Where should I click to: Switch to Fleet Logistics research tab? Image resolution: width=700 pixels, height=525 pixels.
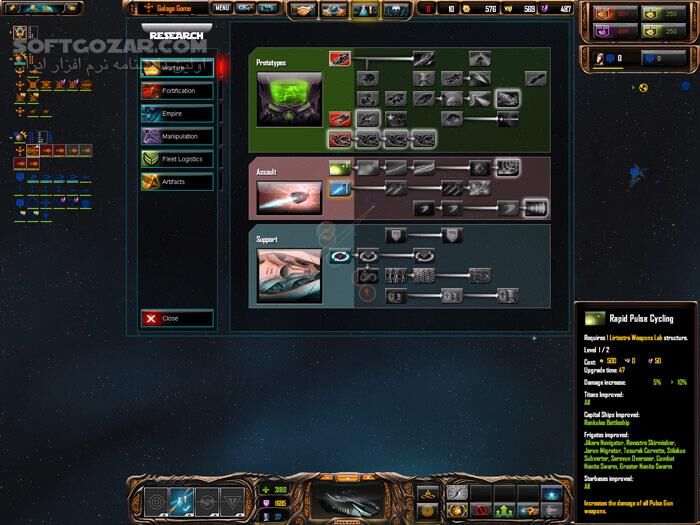coord(177,159)
